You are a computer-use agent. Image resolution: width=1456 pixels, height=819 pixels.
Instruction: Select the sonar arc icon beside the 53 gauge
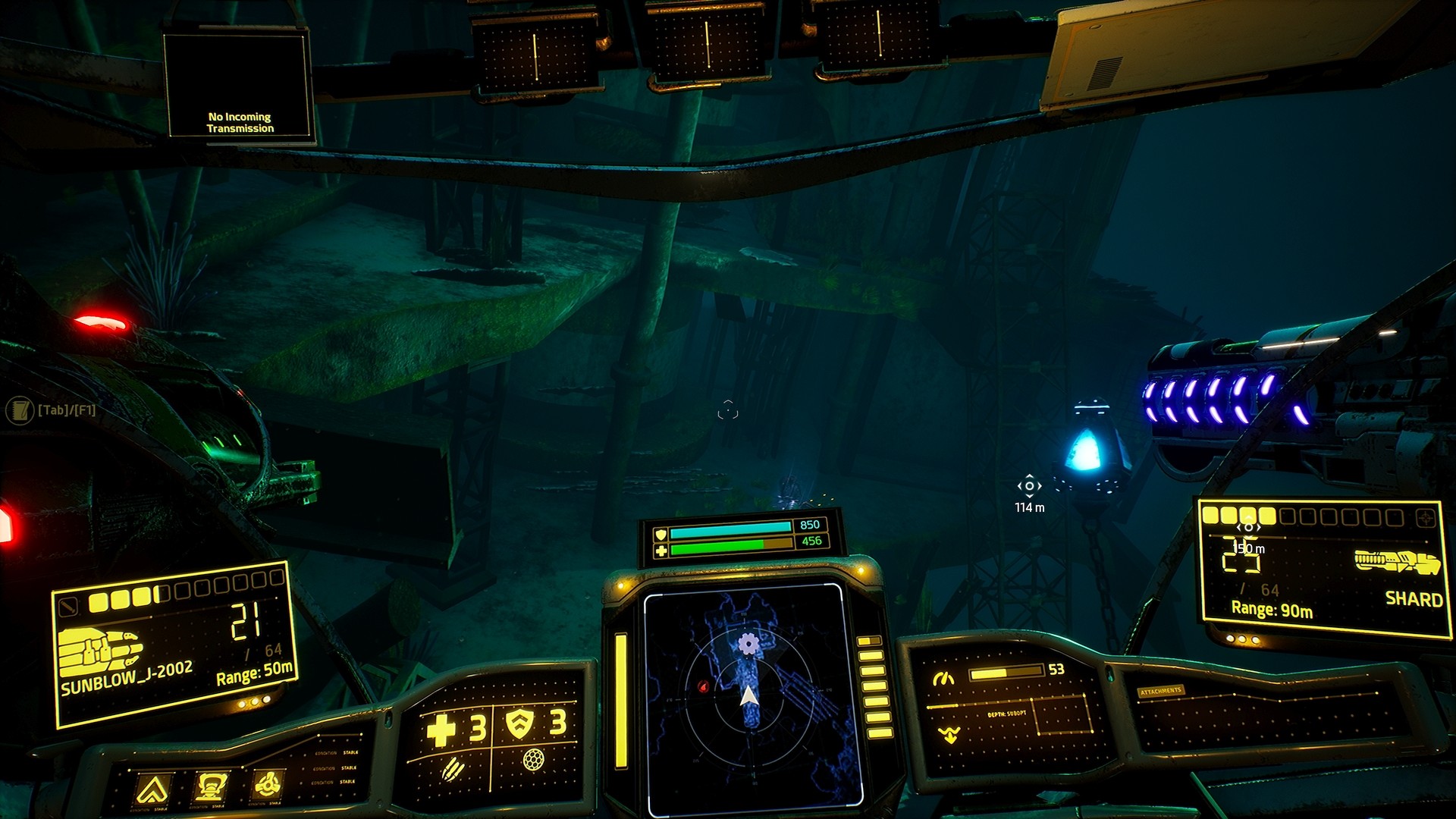tap(943, 679)
